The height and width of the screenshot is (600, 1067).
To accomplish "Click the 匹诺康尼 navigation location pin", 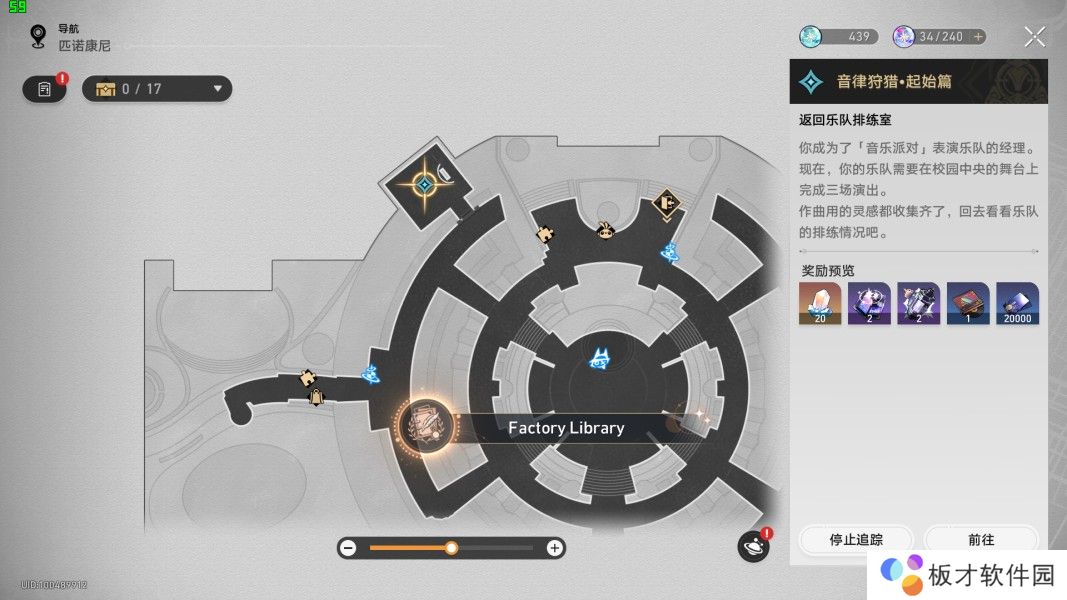I will point(39,38).
